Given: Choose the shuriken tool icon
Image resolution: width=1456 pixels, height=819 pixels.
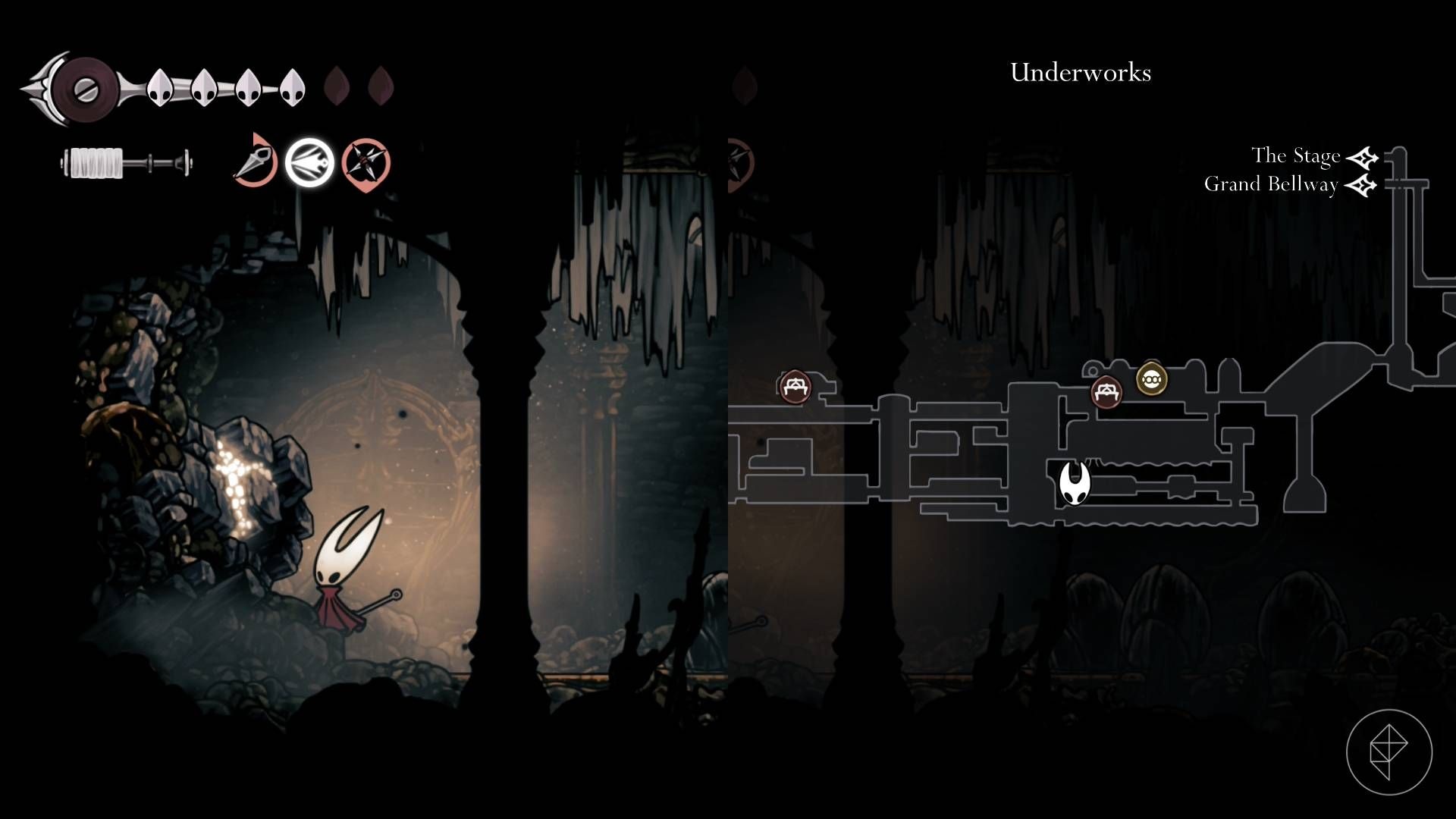Looking at the screenshot, I should tap(366, 163).
